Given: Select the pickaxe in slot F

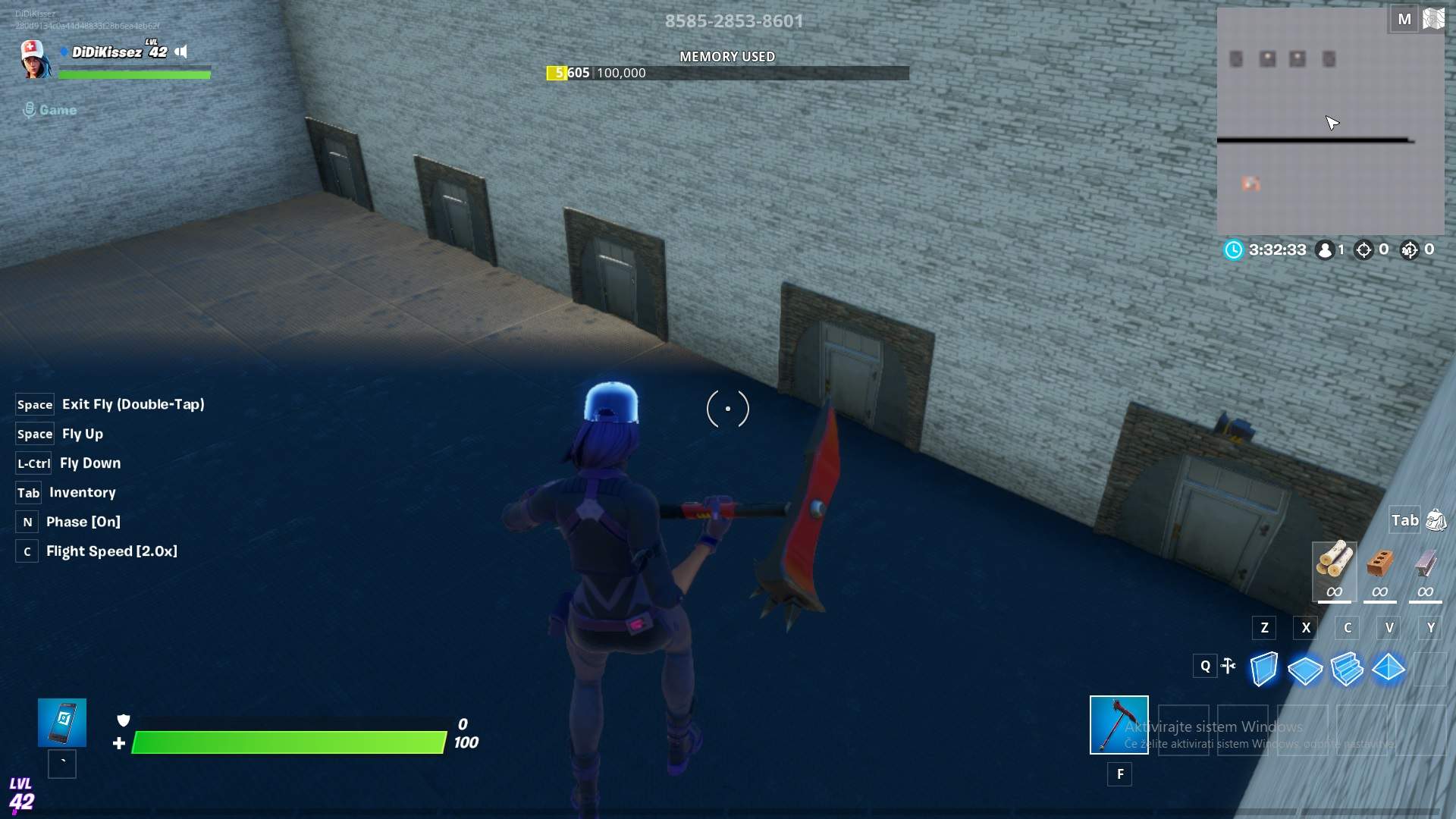Looking at the screenshot, I should 1119,726.
